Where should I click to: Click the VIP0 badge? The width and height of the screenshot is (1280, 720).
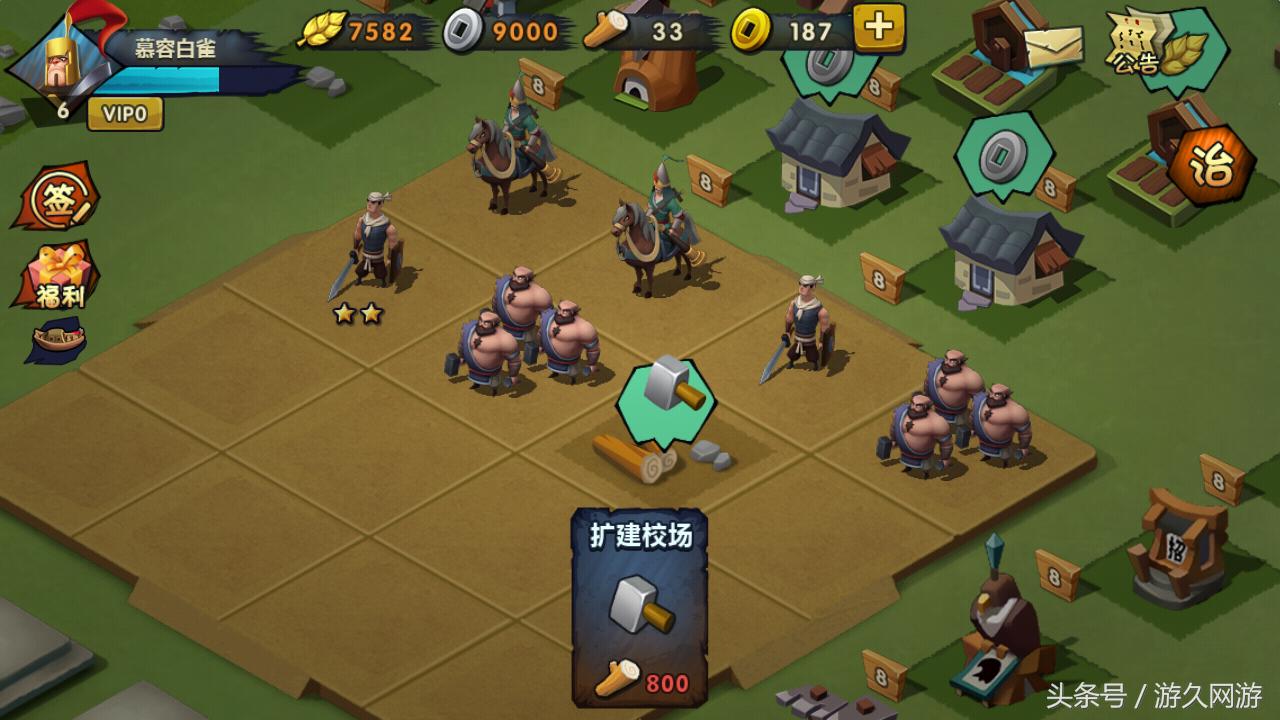tap(125, 115)
